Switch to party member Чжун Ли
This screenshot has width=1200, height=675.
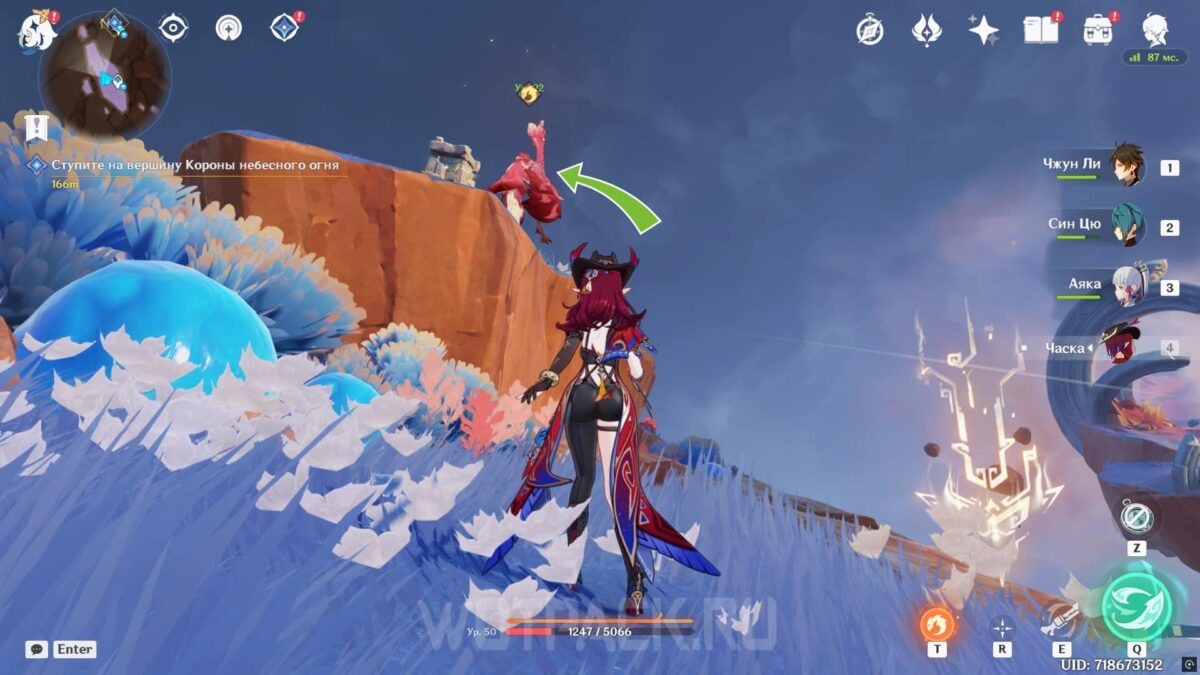[x=1126, y=165]
